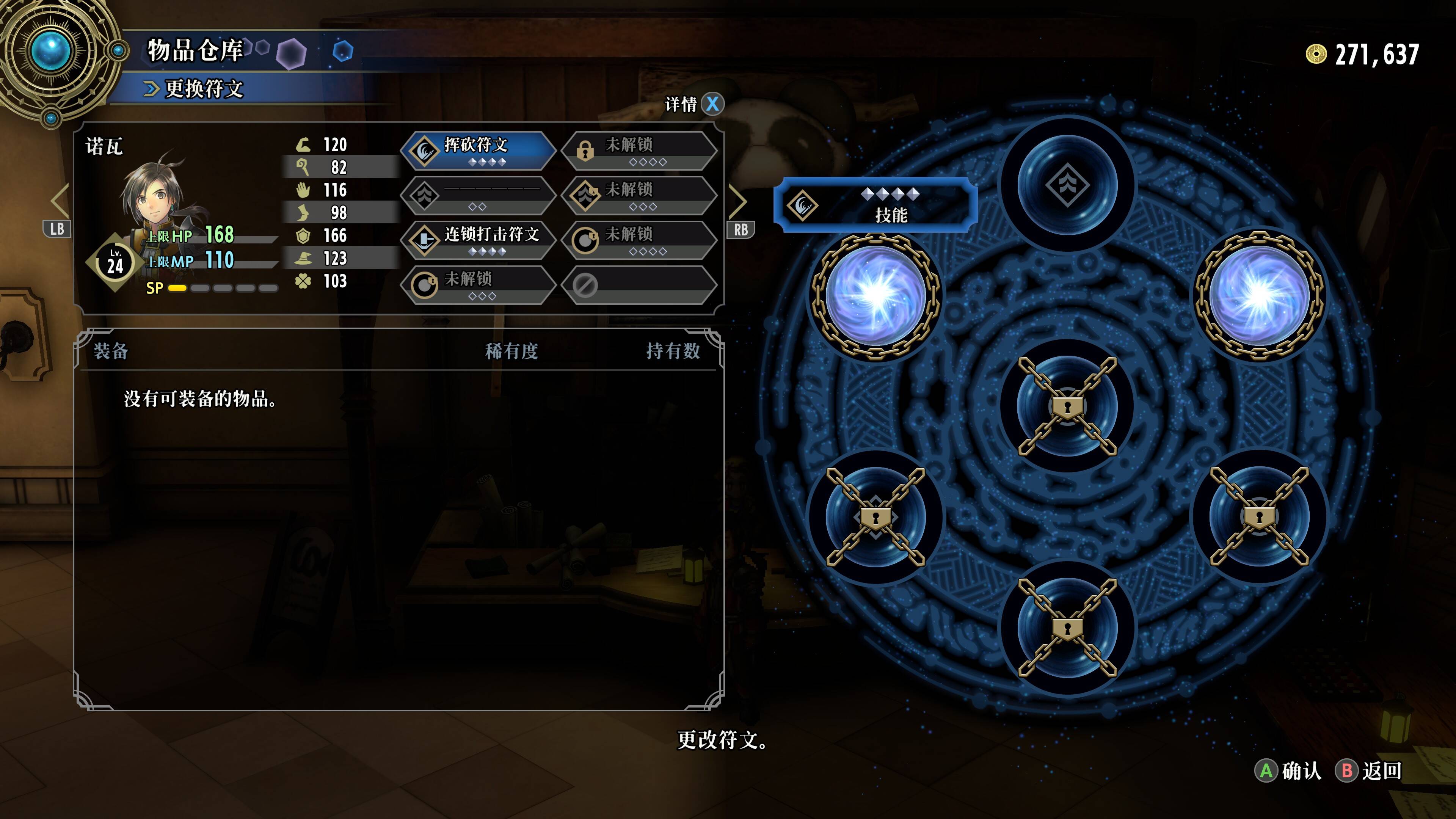Show previous character with the left arrow
The width and height of the screenshot is (1456, 819).
point(60,201)
